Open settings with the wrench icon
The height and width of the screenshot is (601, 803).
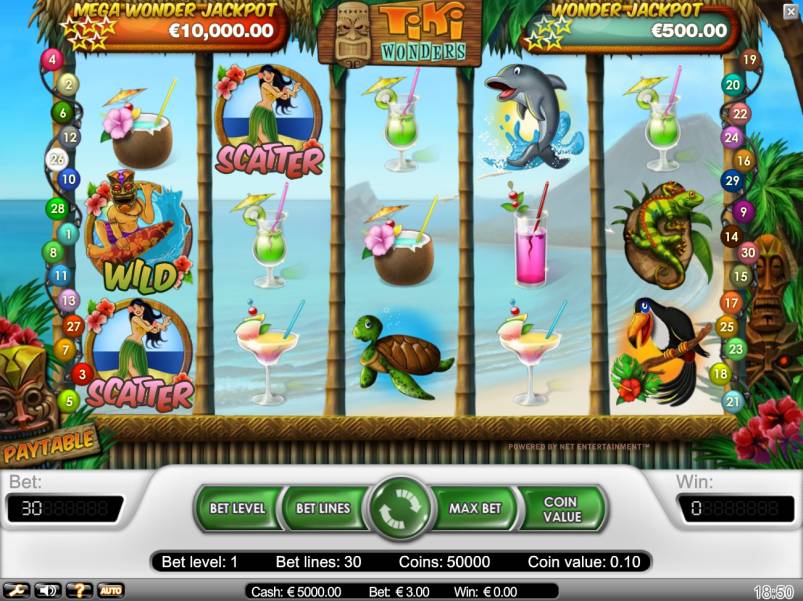(x=17, y=590)
